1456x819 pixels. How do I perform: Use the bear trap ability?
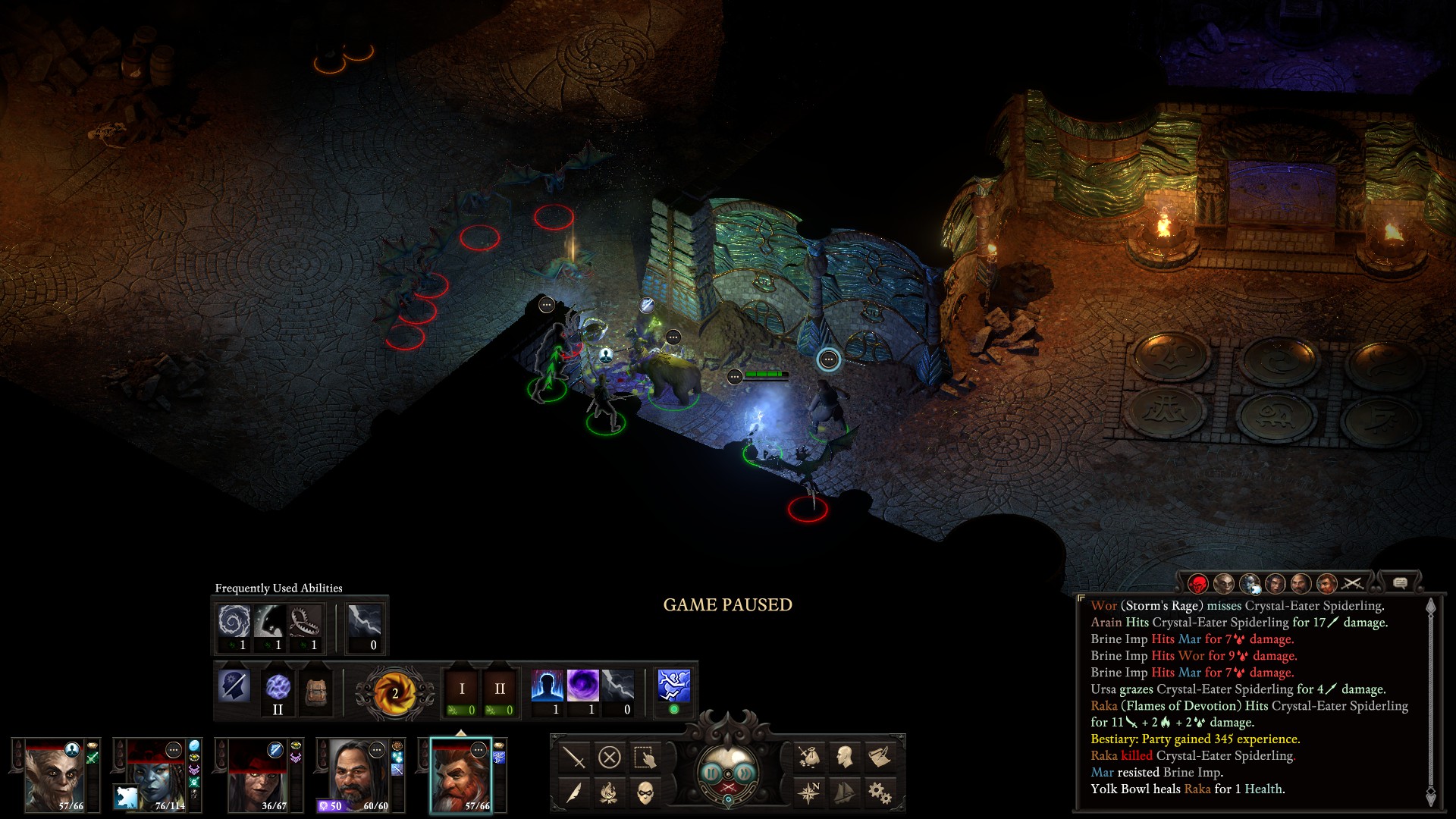tap(306, 623)
